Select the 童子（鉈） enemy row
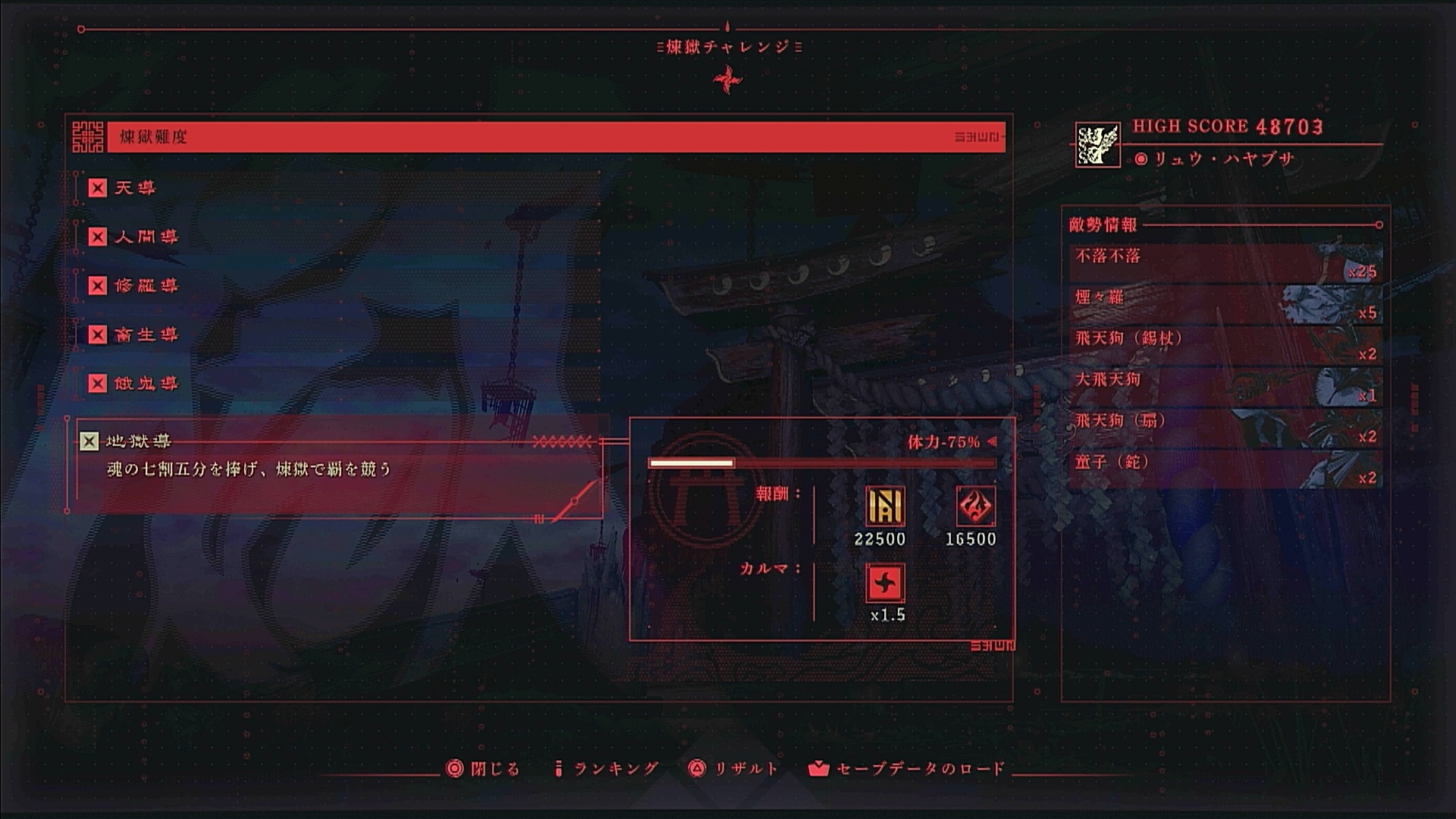This screenshot has width=1456, height=819. 1225,469
